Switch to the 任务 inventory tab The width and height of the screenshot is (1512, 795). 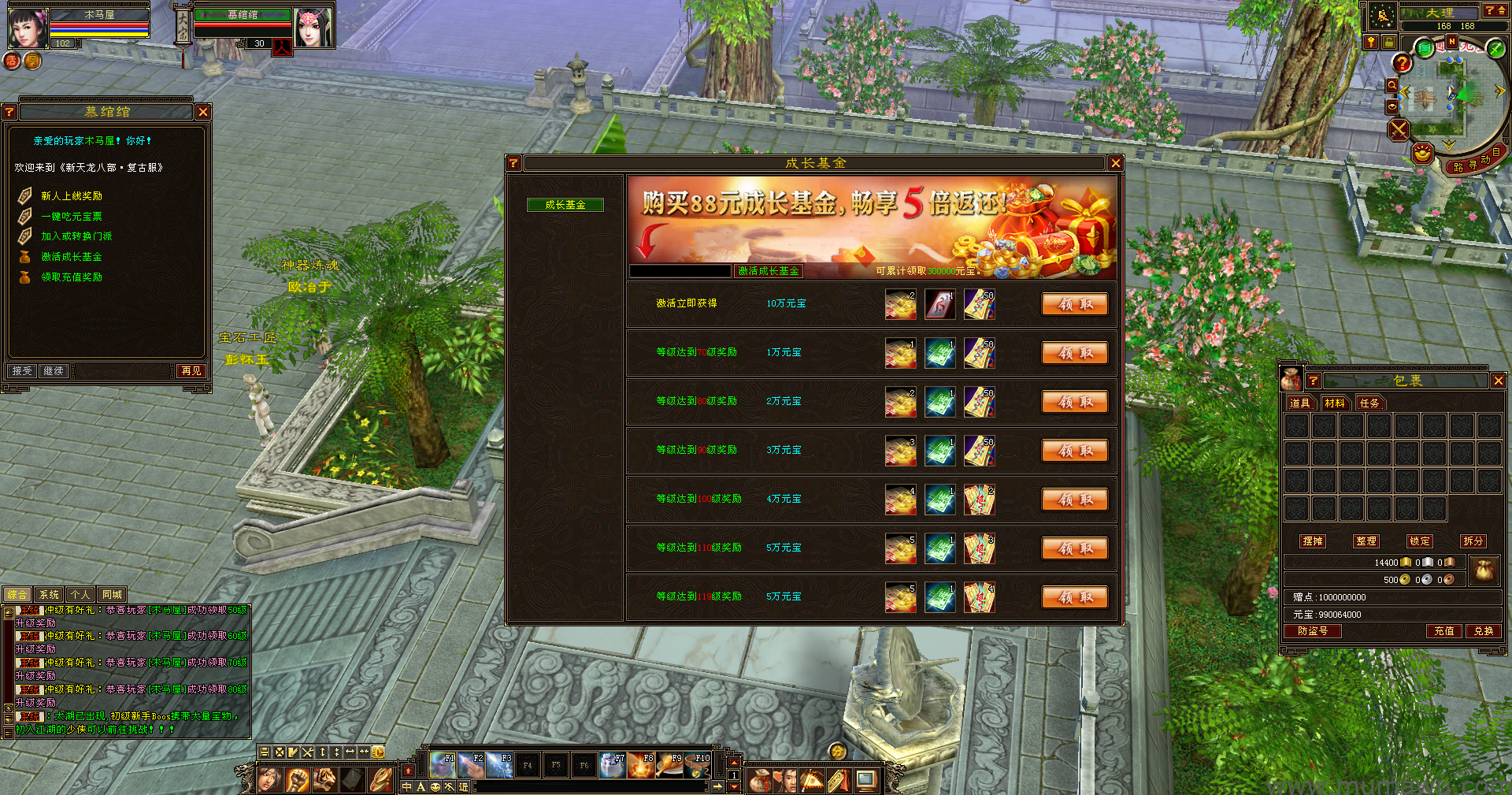(1369, 403)
